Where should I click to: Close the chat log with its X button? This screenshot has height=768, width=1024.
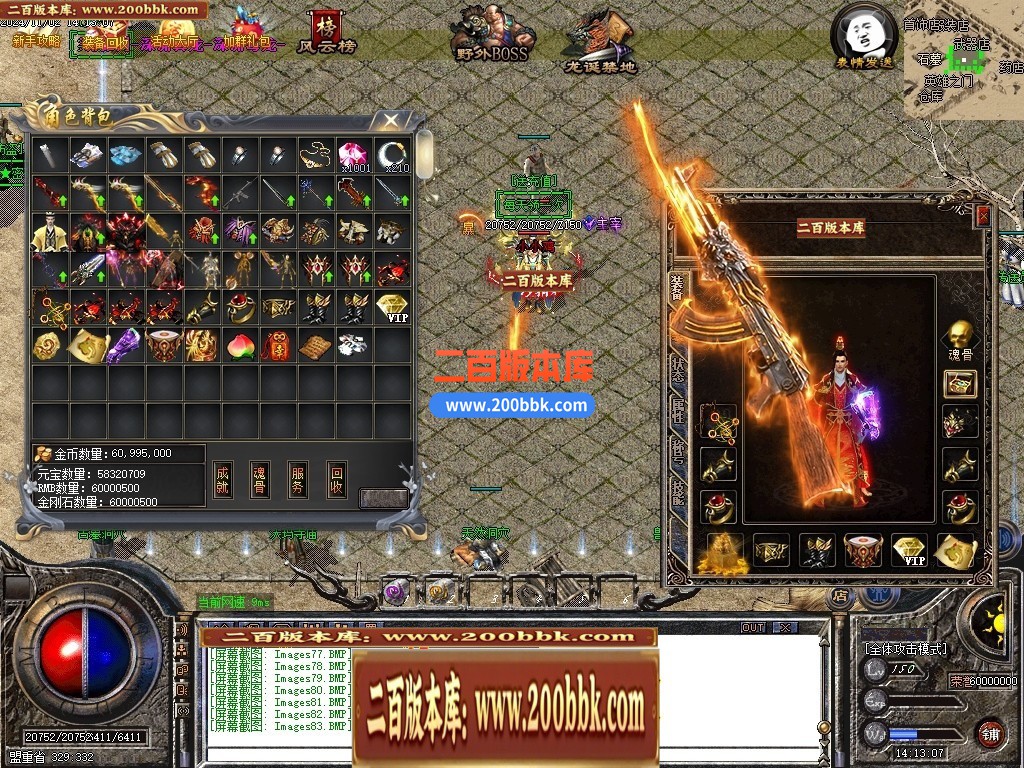pyautogui.click(x=784, y=627)
